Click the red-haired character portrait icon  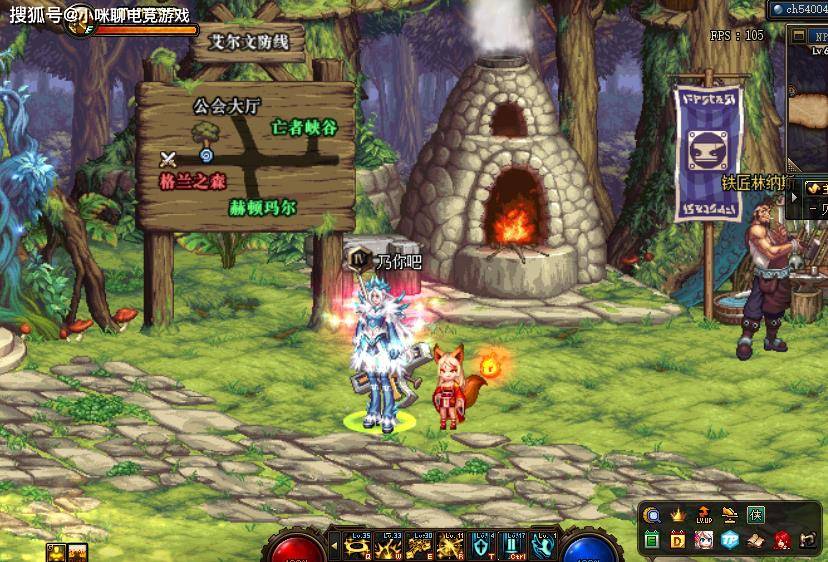point(783,541)
